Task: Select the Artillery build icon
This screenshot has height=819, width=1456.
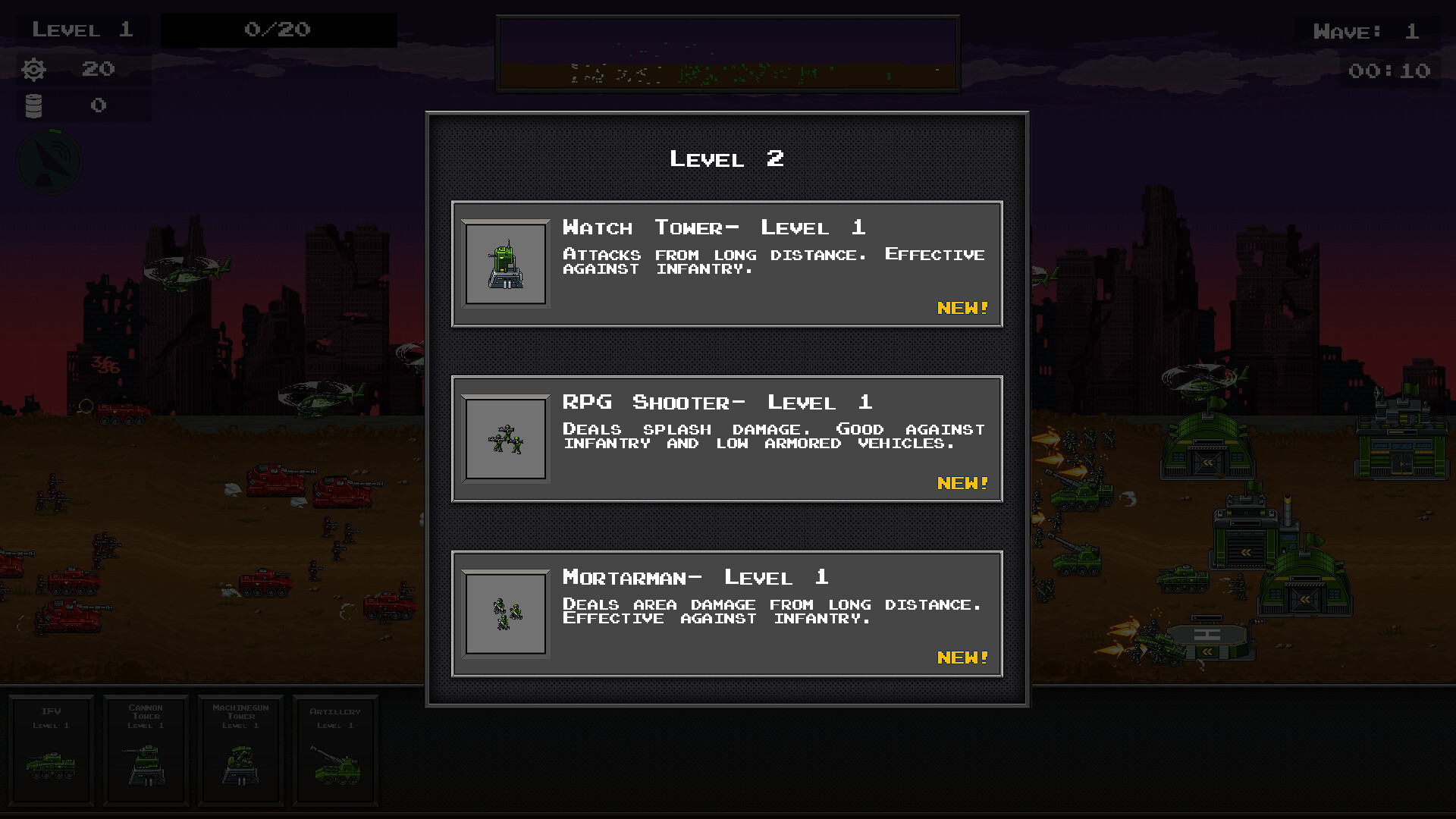Action: 336,751
